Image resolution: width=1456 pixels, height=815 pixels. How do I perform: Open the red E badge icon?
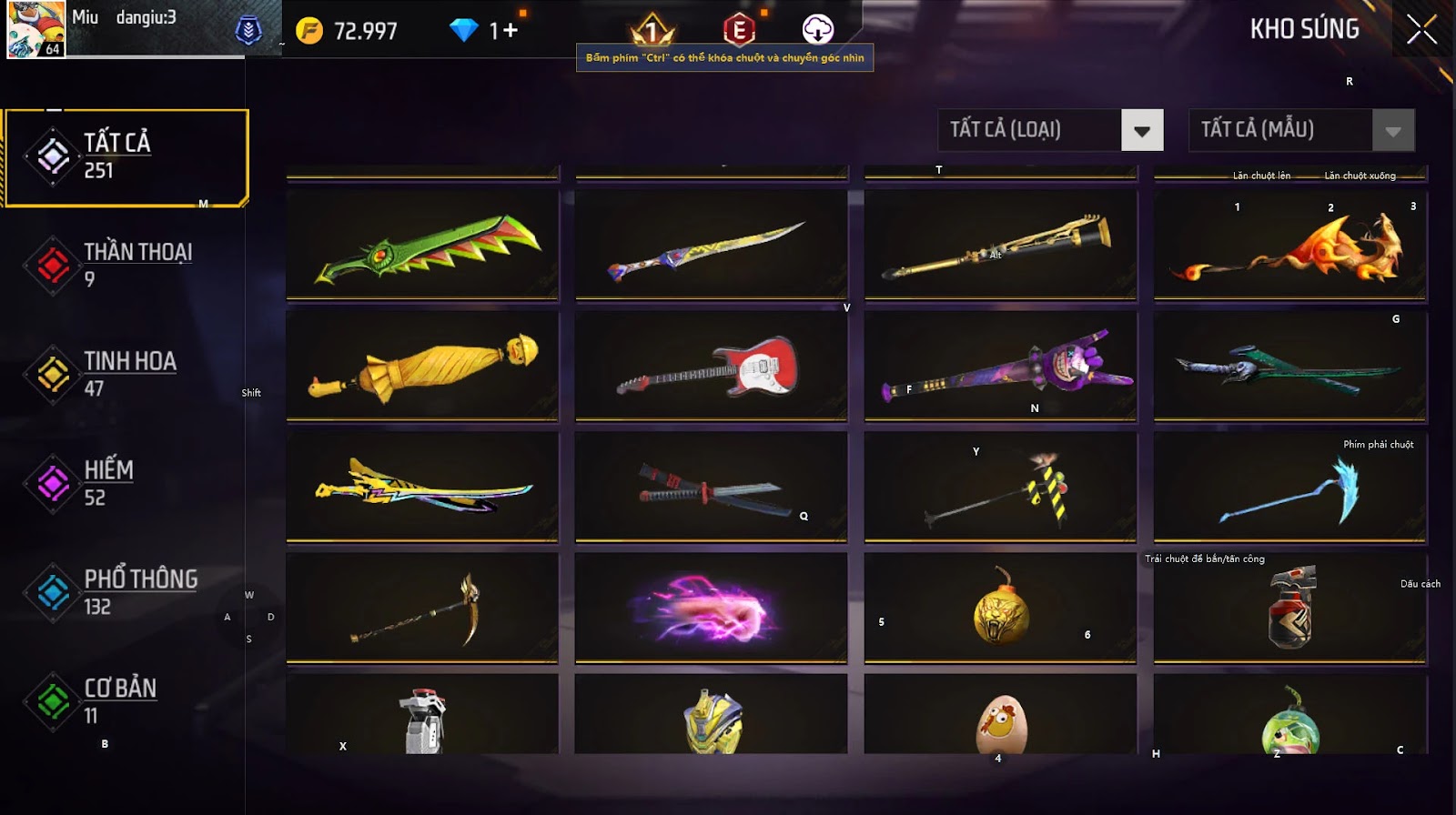click(739, 30)
